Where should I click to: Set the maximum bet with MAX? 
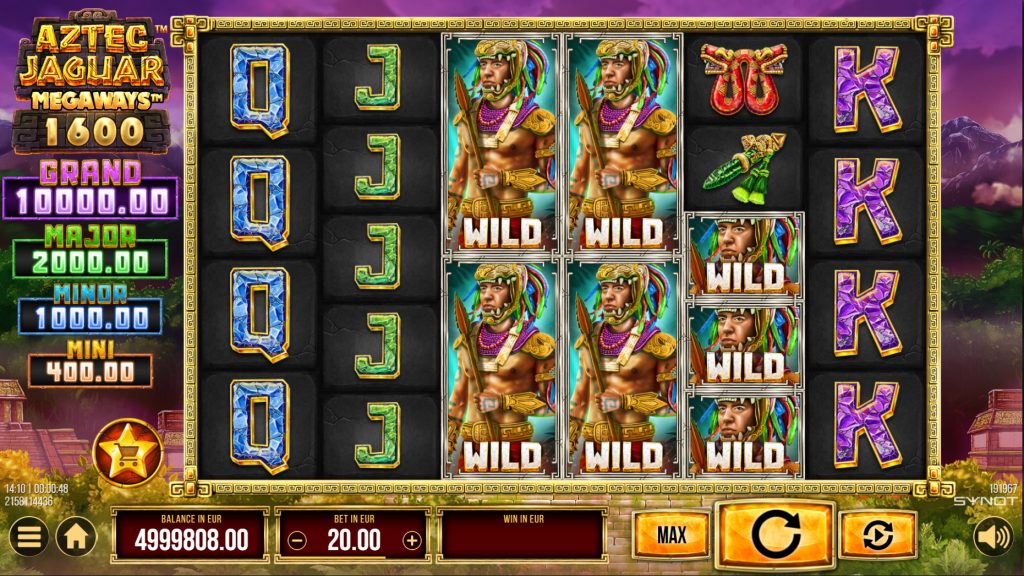671,536
